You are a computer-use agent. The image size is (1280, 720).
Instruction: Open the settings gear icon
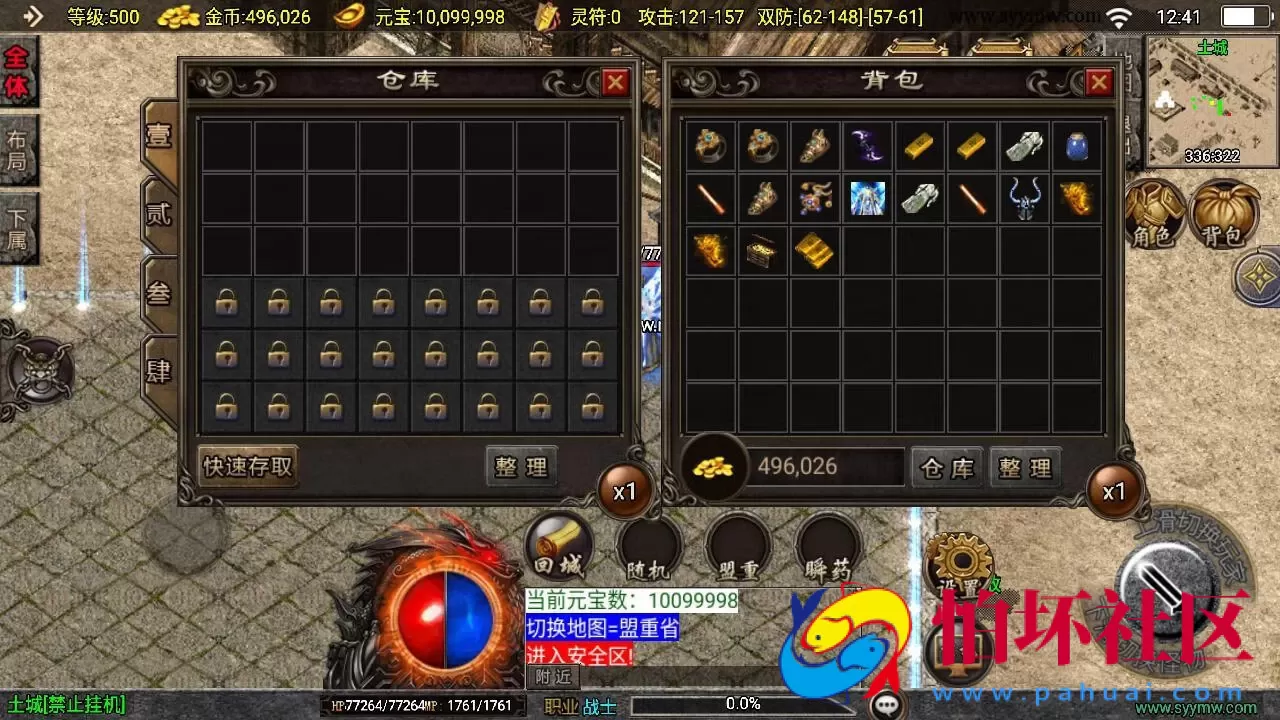(958, 562)
